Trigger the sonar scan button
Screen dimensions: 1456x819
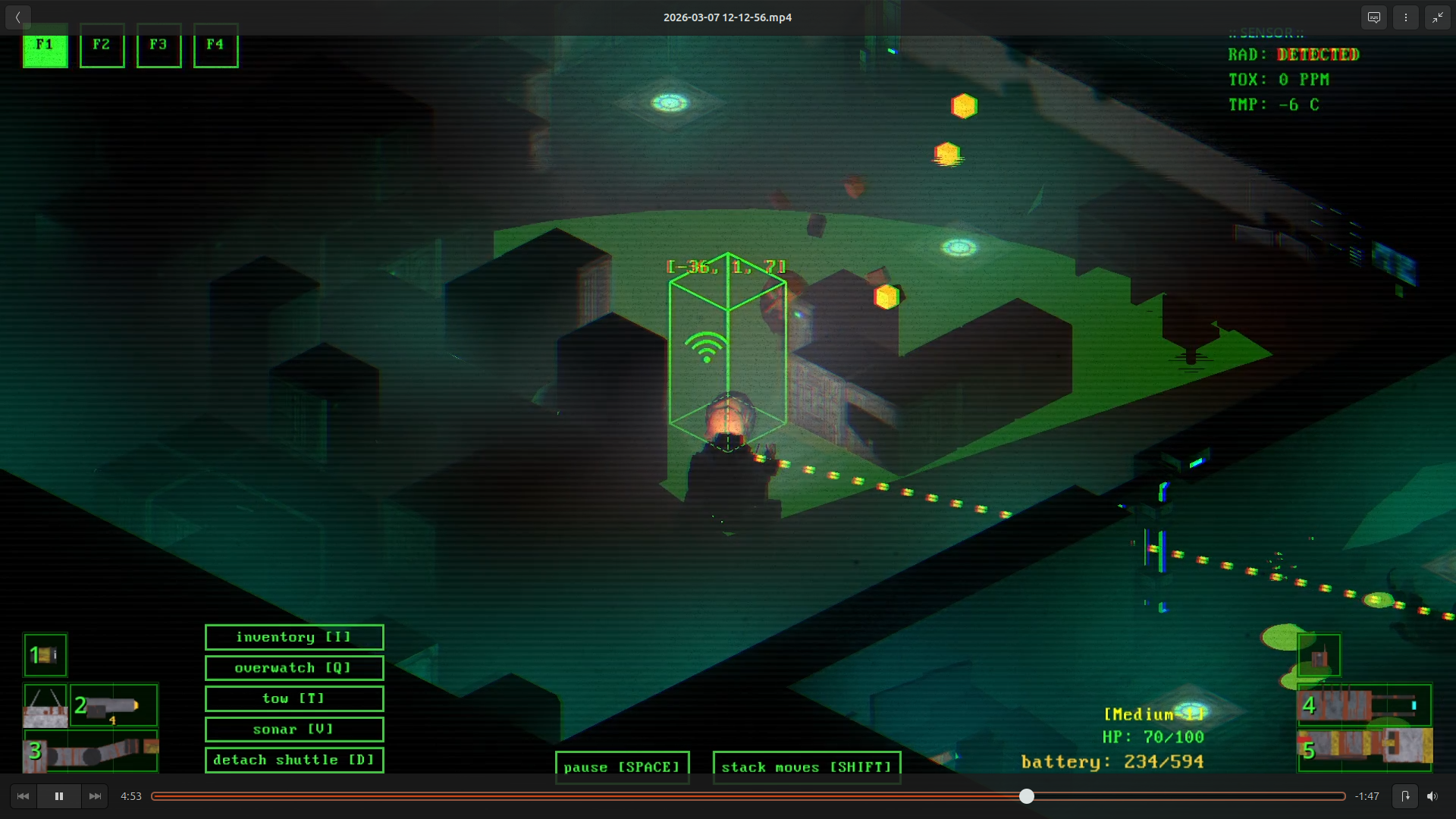tap(294, 730)
